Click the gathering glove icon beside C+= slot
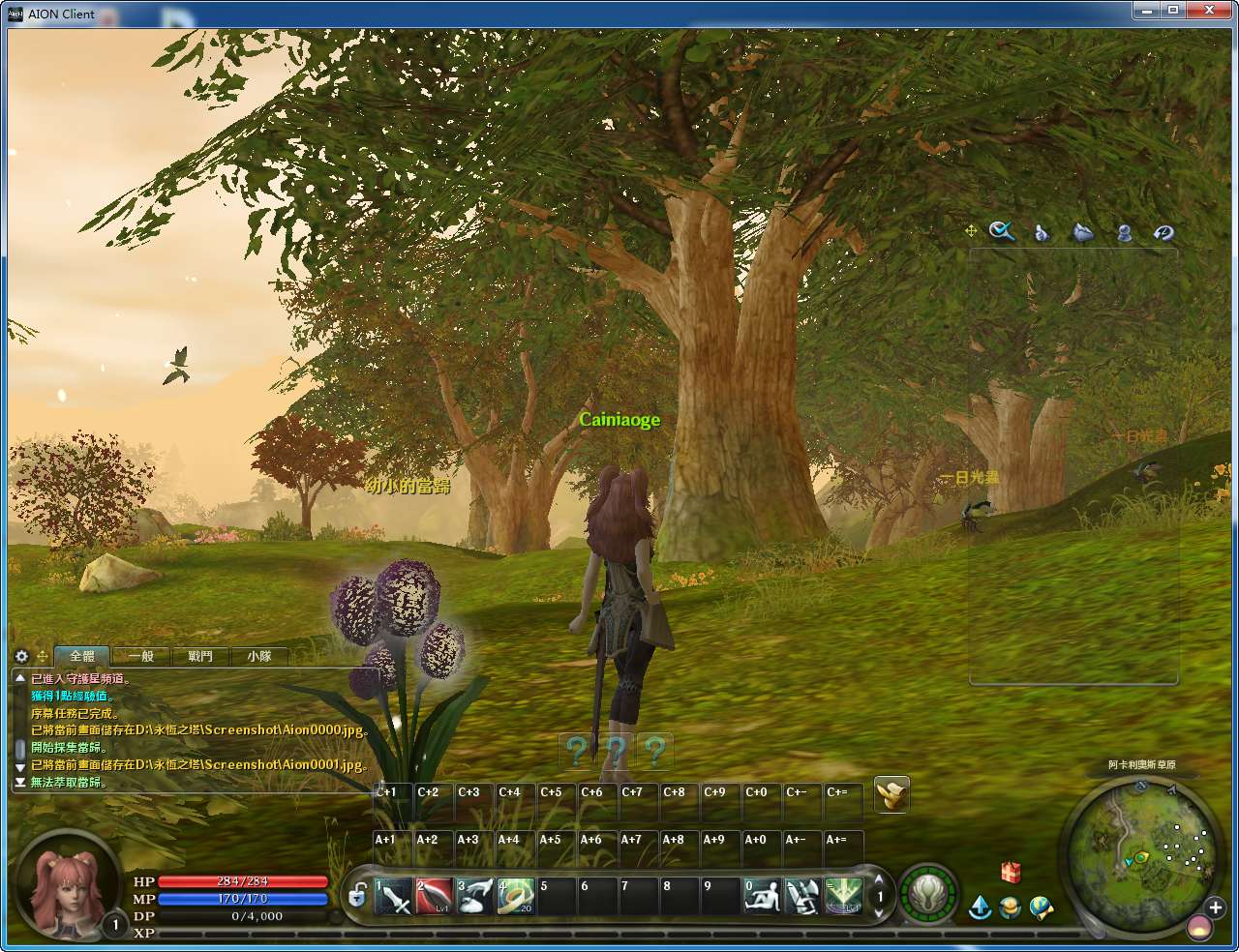The width and height of the screenshot is (1239, 952). [891, 795]
